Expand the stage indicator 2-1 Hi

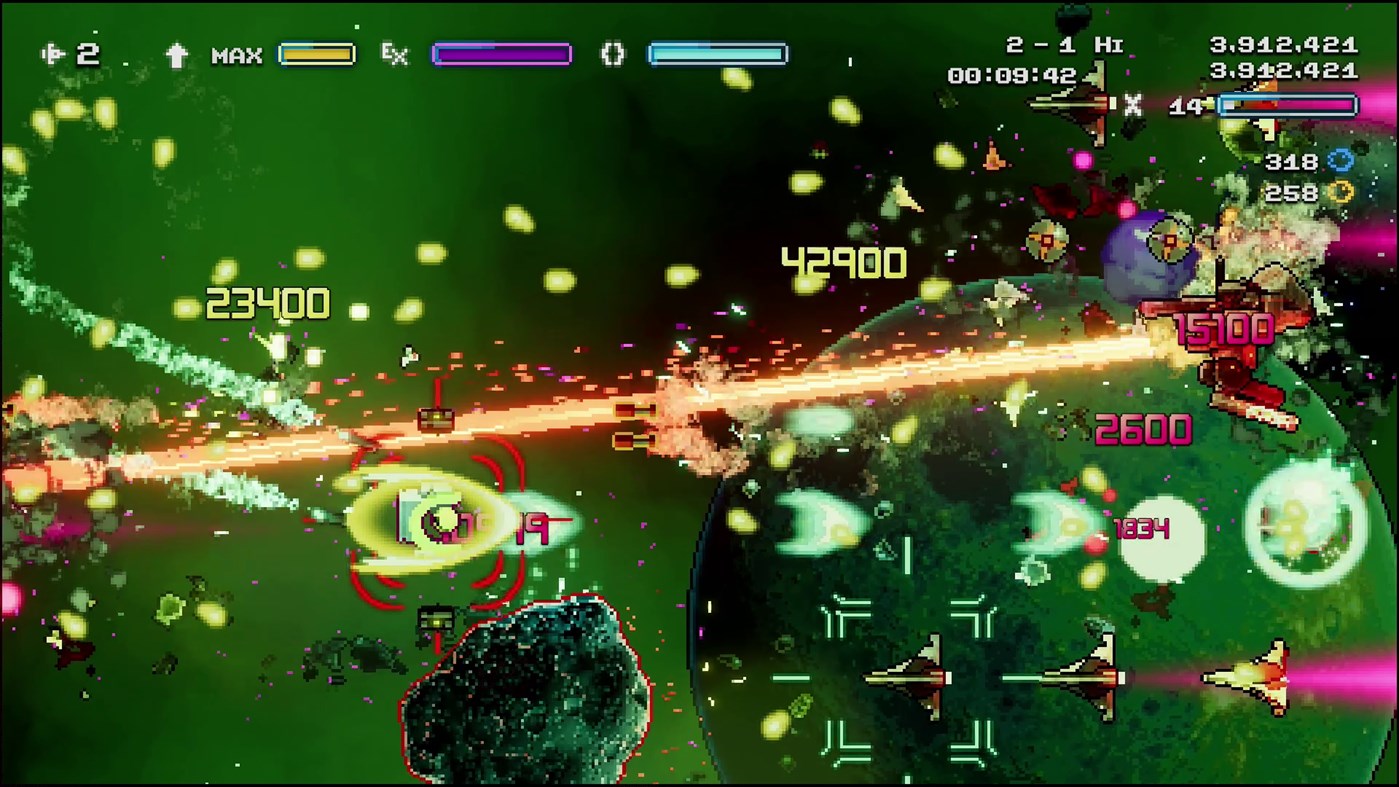1063,44
